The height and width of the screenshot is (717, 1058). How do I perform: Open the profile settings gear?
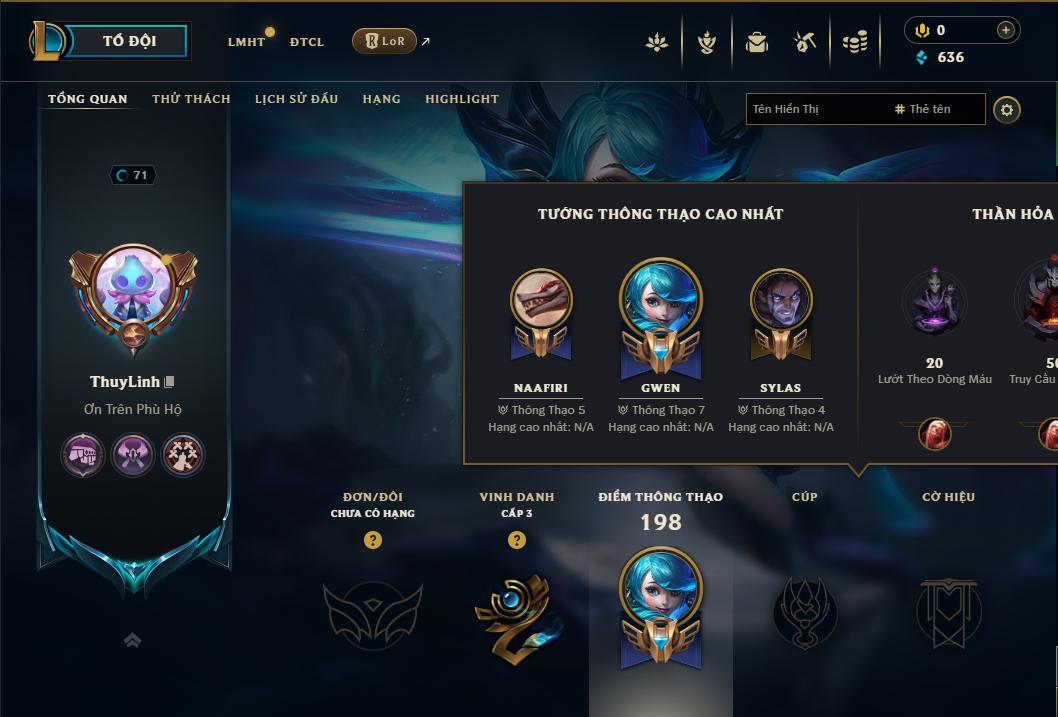pos(1007,109)
